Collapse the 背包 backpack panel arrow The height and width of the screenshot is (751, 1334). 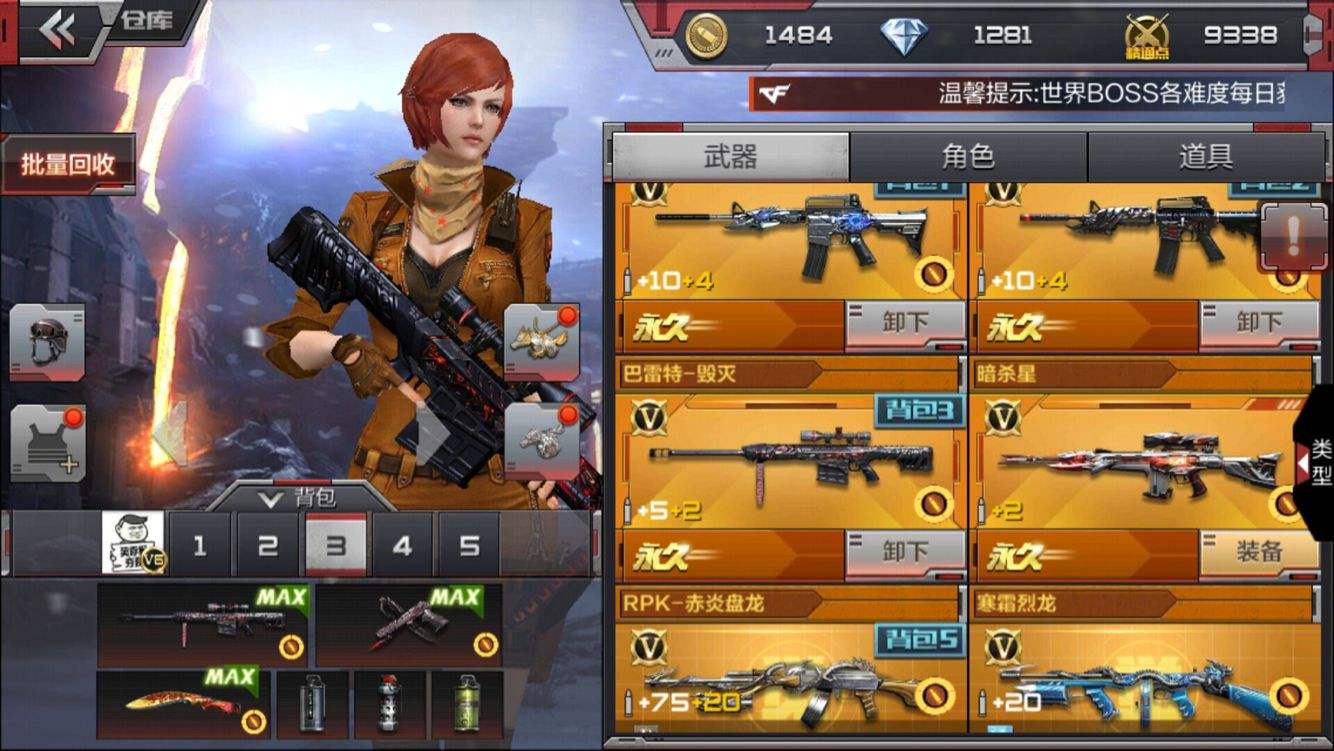coord(268,497)
